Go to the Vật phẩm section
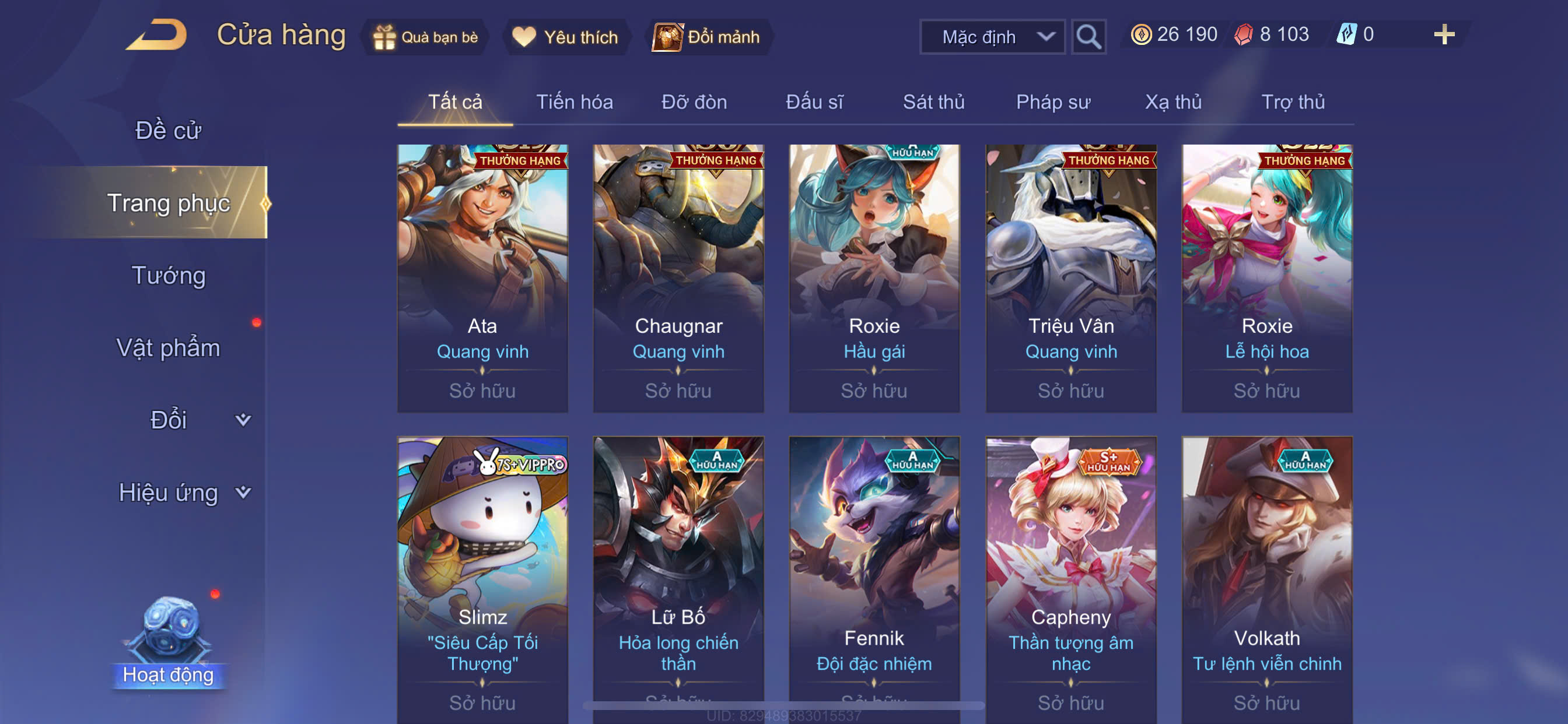 168,348
